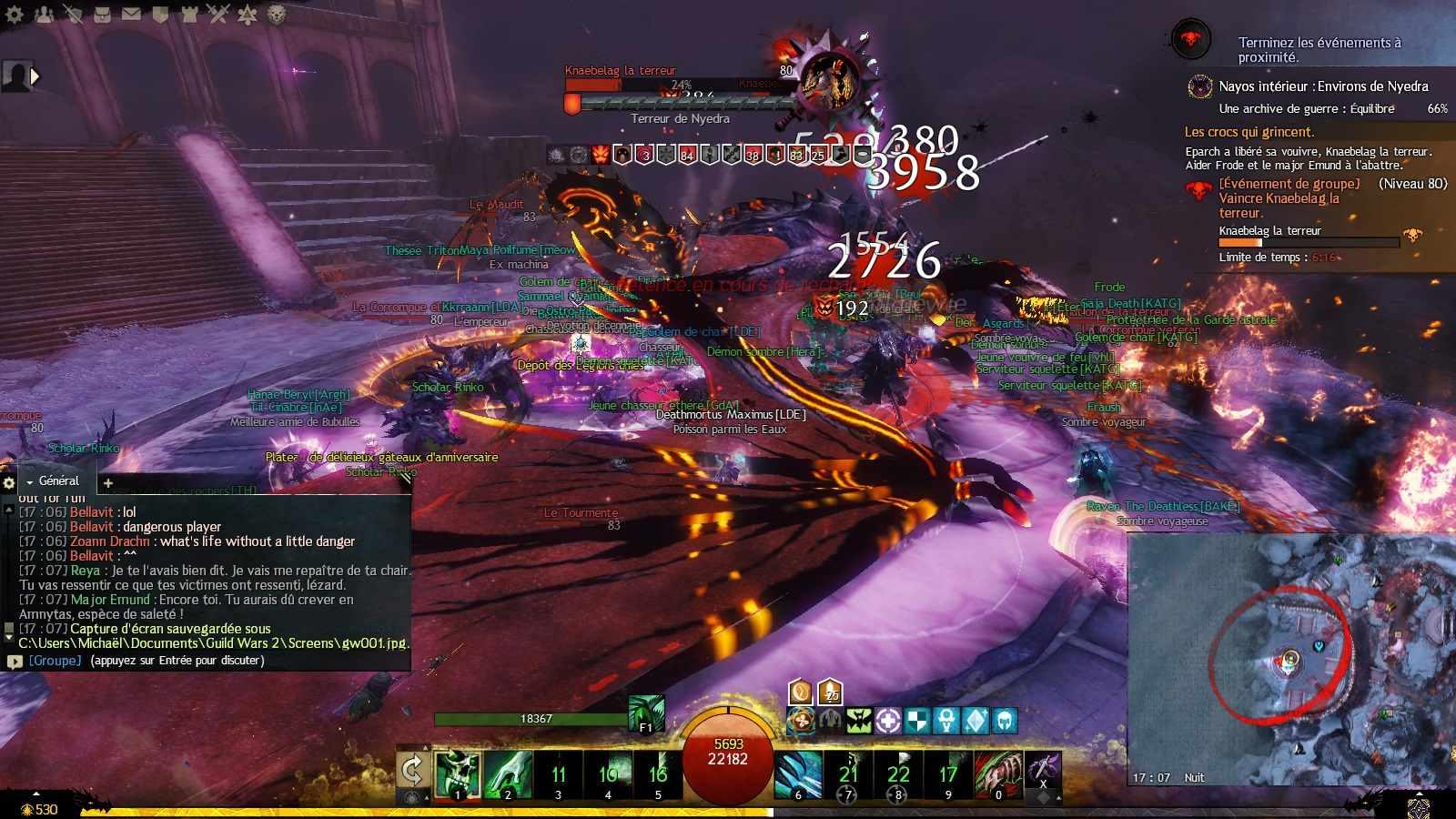Open the contacts and LFG panel
This screenshot has width=1456, height=819.
coord(44,14)
